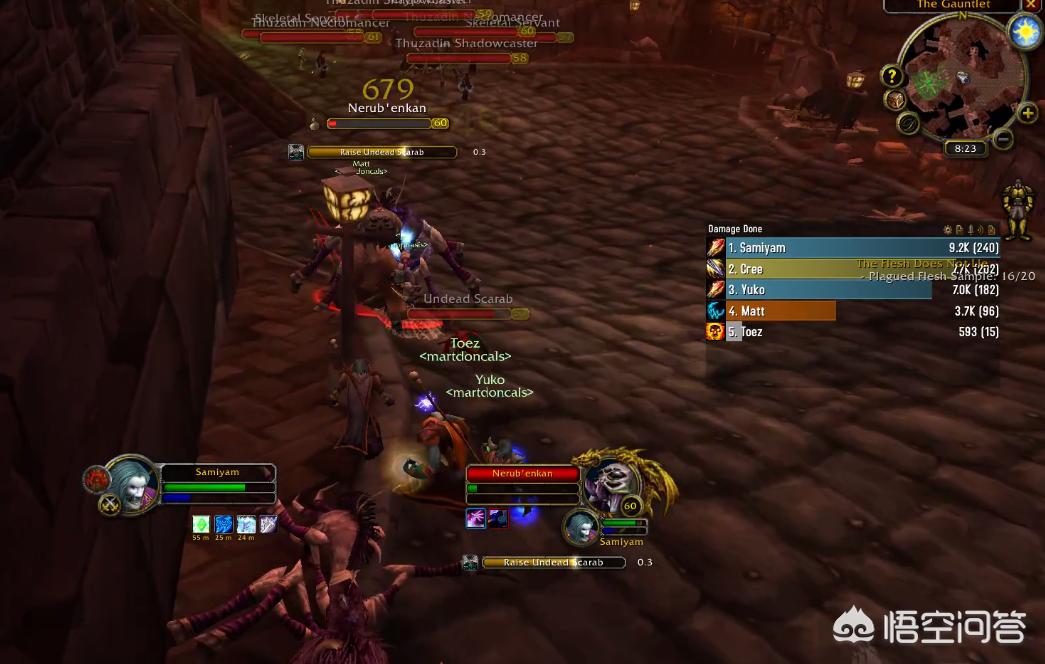Viewport: 1045px width, 664px height.
Task: Zoom out the minimap with minus button
Action: click(1002, 139)
